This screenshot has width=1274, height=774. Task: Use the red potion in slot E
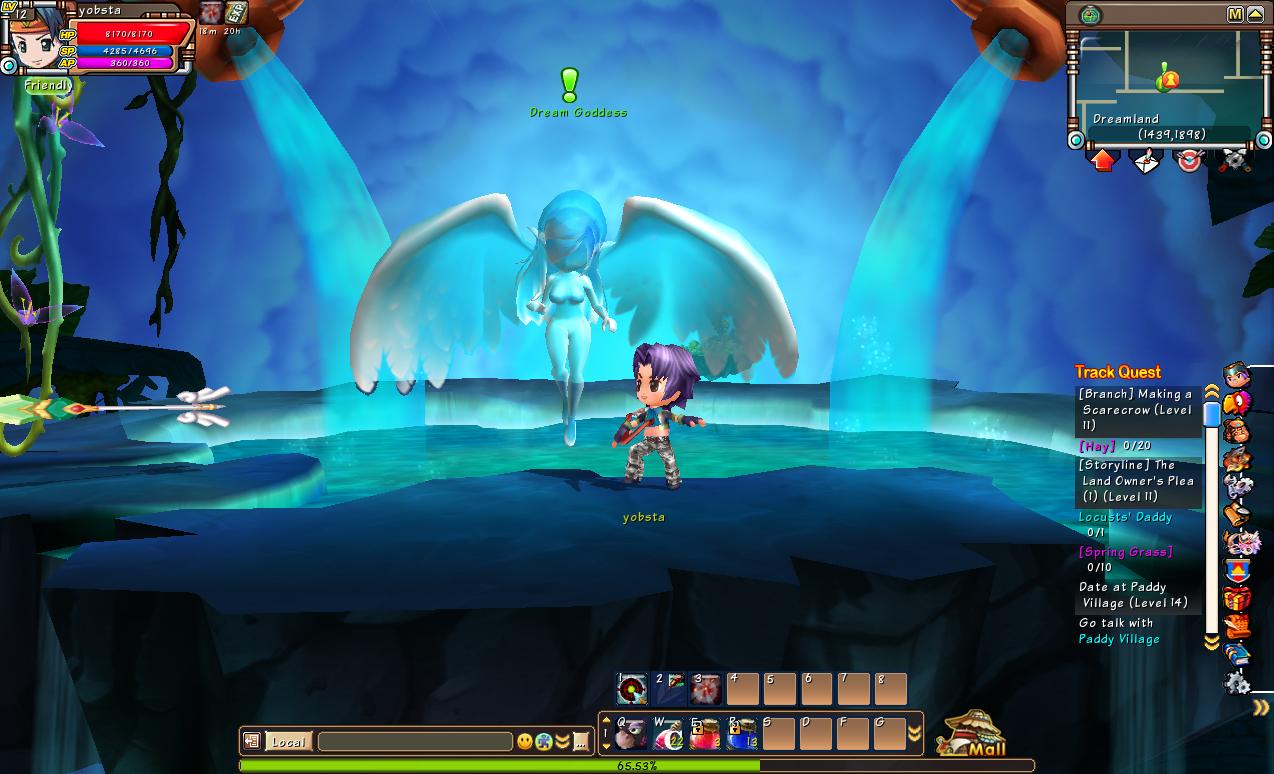705,734
